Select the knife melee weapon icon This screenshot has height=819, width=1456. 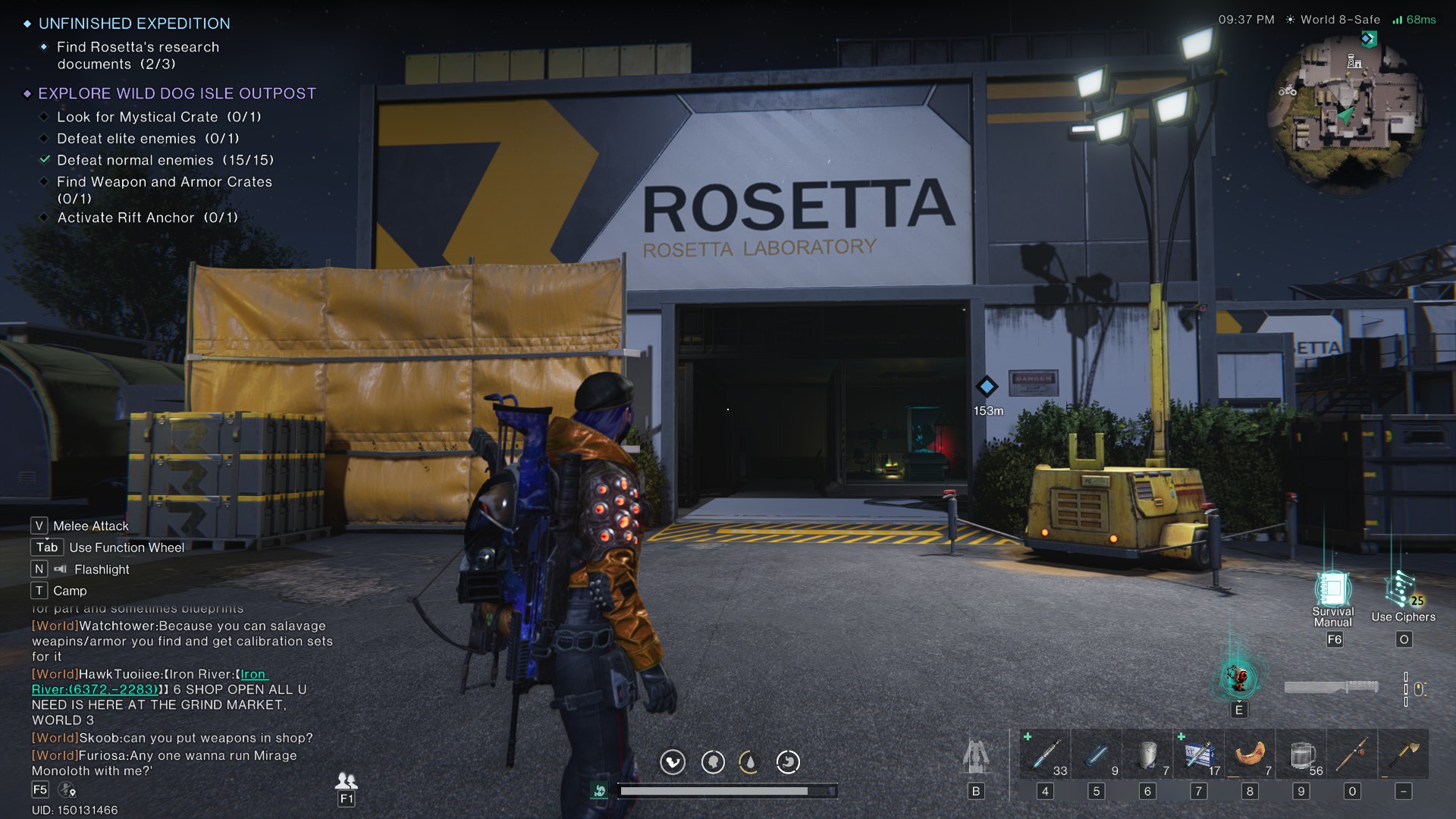1331,687
